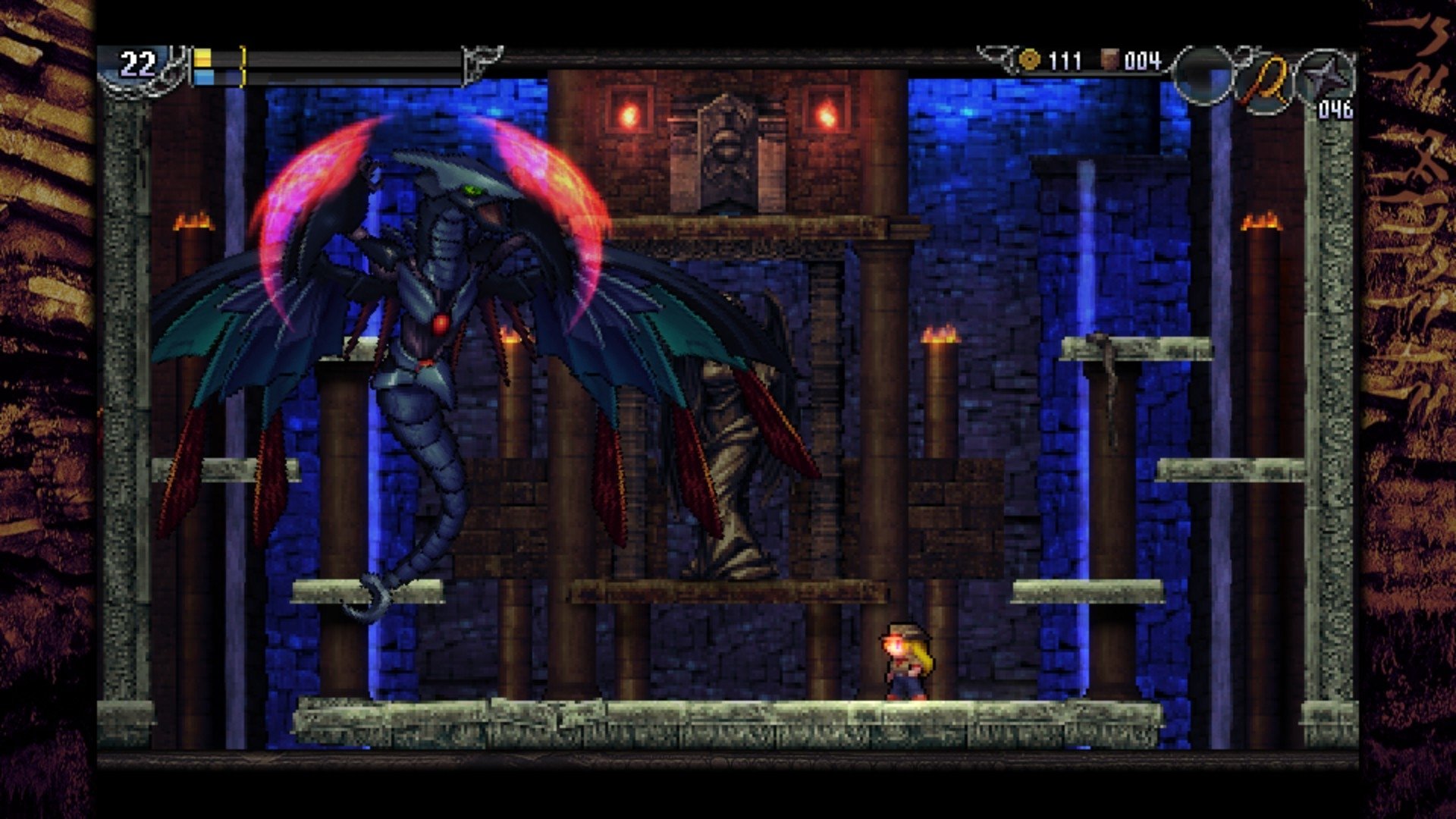Screen dimensions: 1456x819
Task: Click the level number 22 badge
Action: tap(136, 63)
